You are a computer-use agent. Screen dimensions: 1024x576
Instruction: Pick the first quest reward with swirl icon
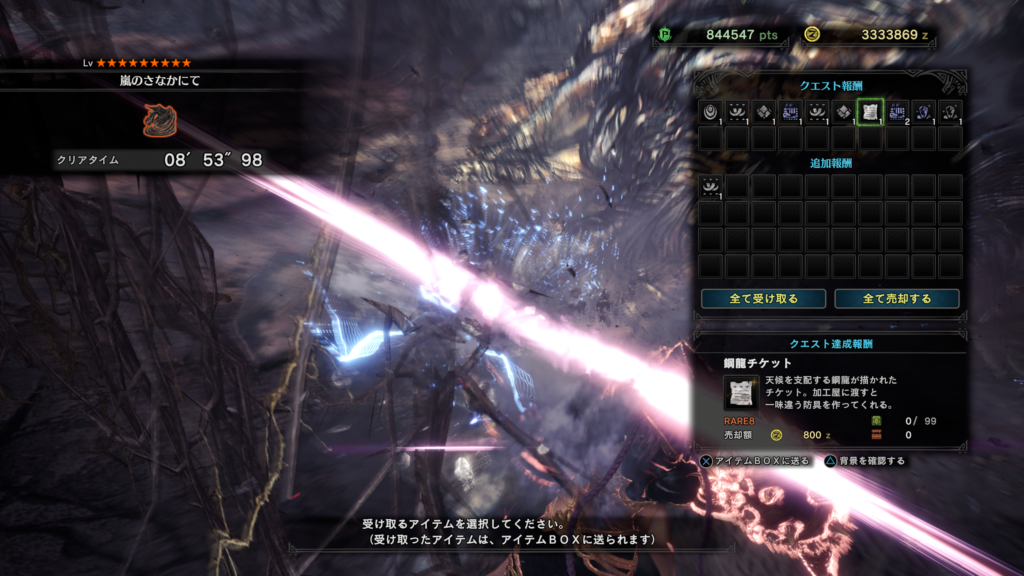click(710, 112)
